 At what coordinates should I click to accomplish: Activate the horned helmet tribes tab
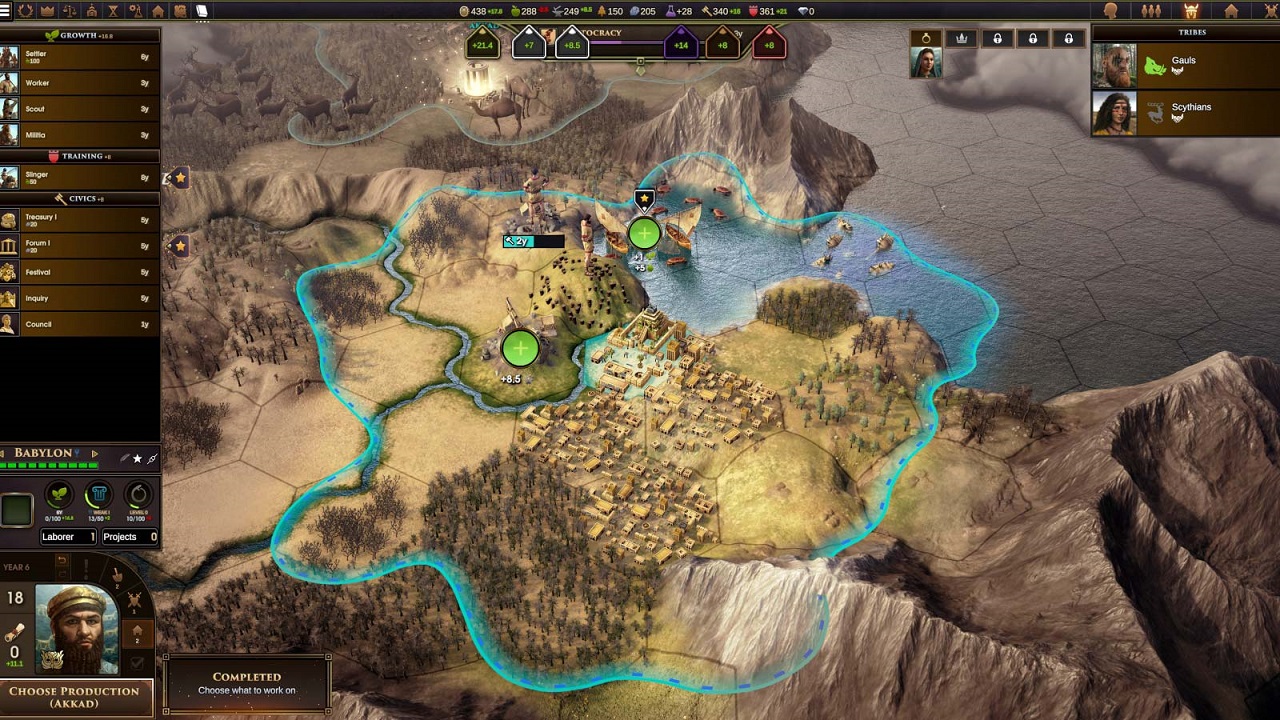[x=1191, y=11]
